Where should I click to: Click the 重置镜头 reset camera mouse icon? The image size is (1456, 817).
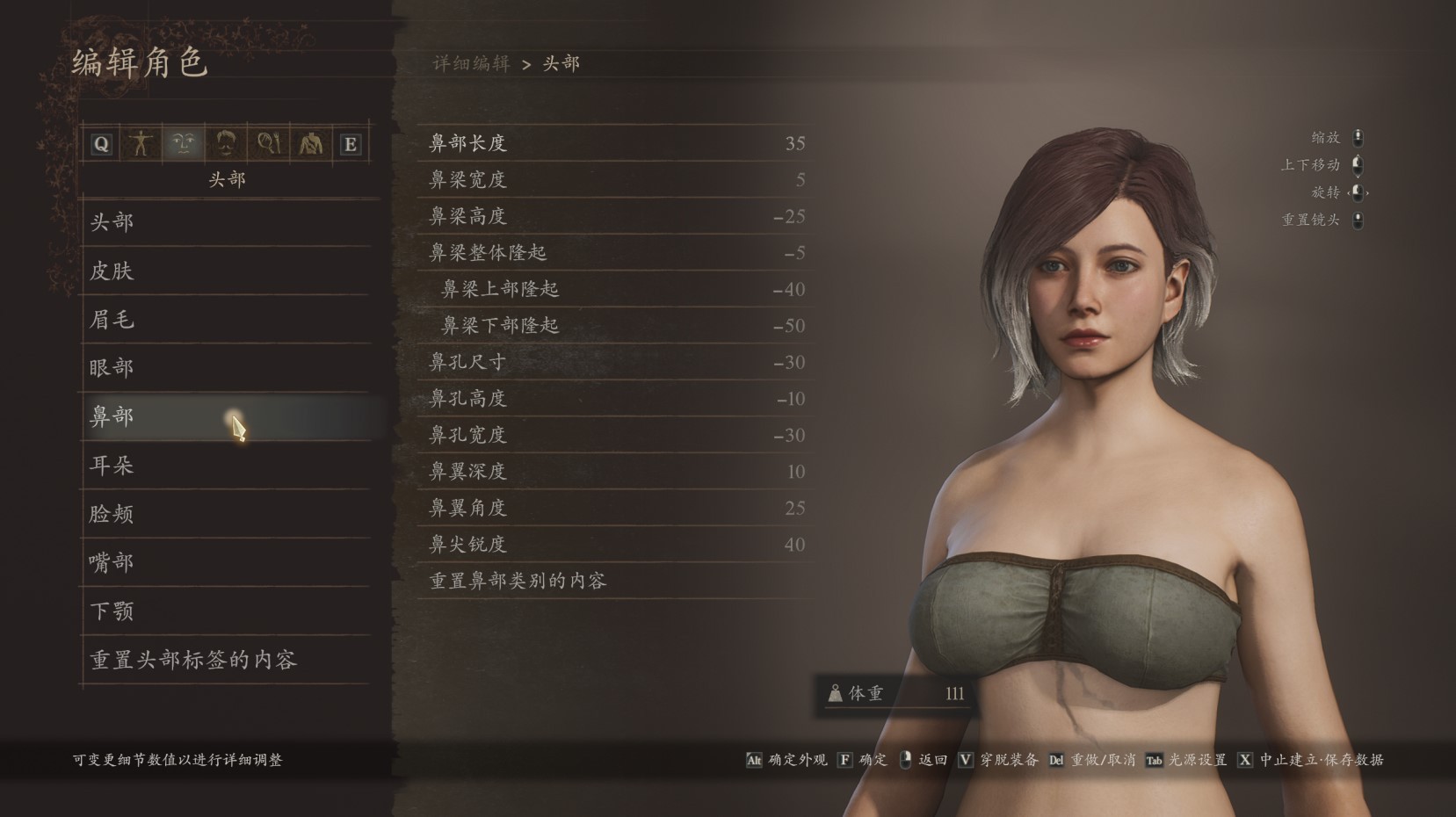[x=1358, y=221]
